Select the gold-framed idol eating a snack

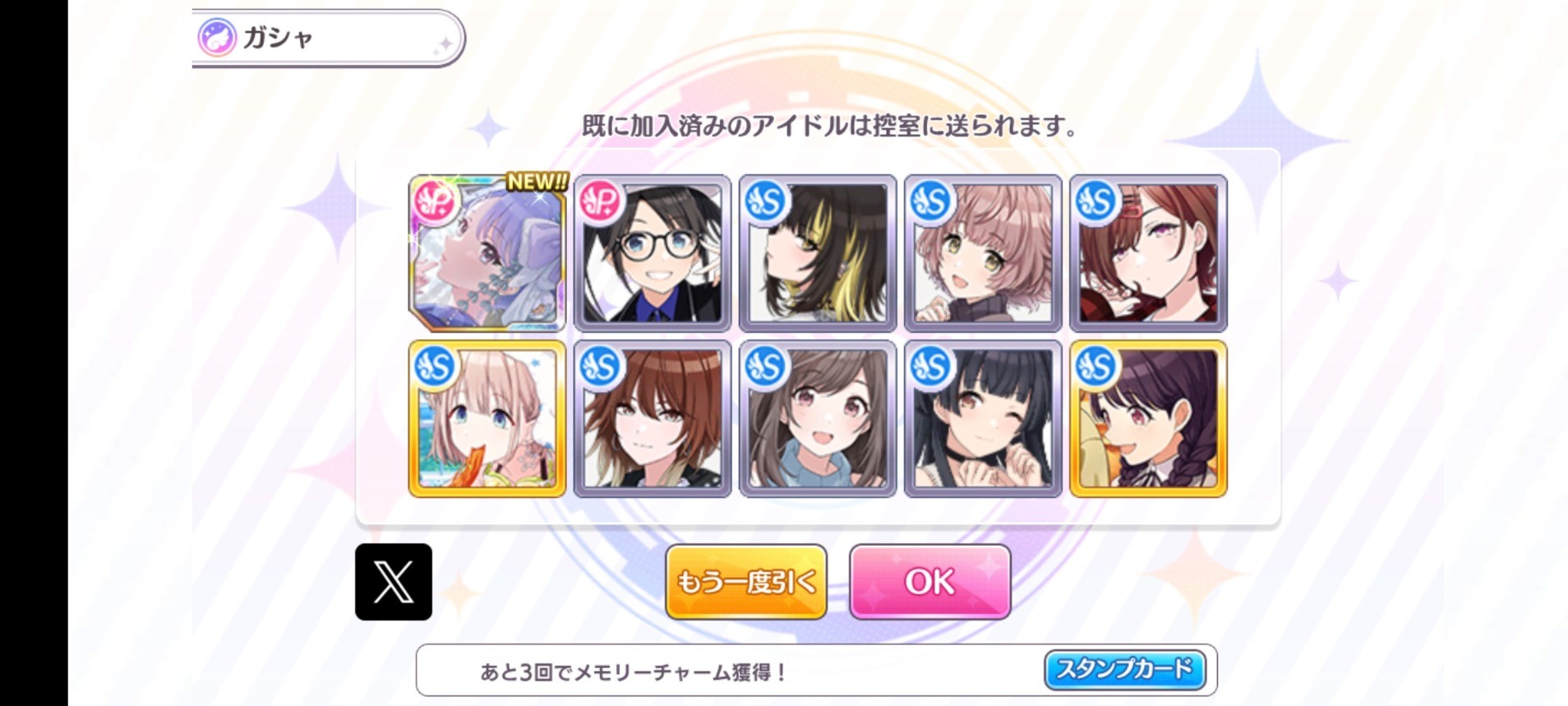click(x=487, y=419)
